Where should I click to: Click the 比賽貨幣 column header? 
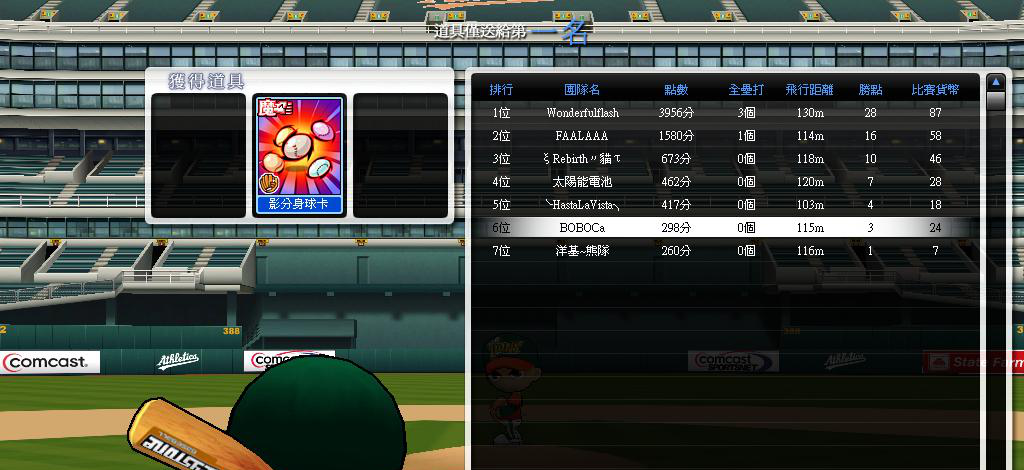pos(935,90)
